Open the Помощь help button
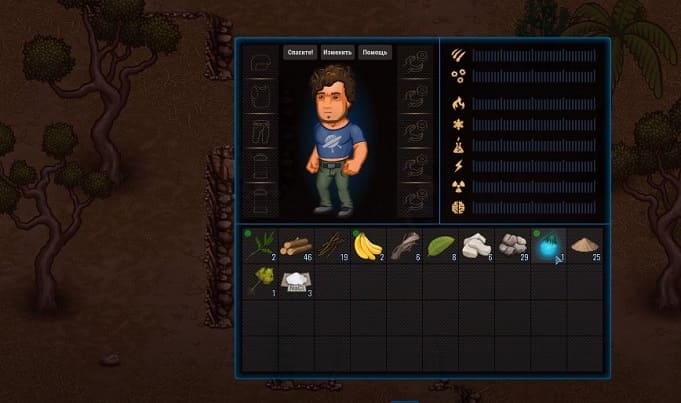 click(x=375, y=52)
